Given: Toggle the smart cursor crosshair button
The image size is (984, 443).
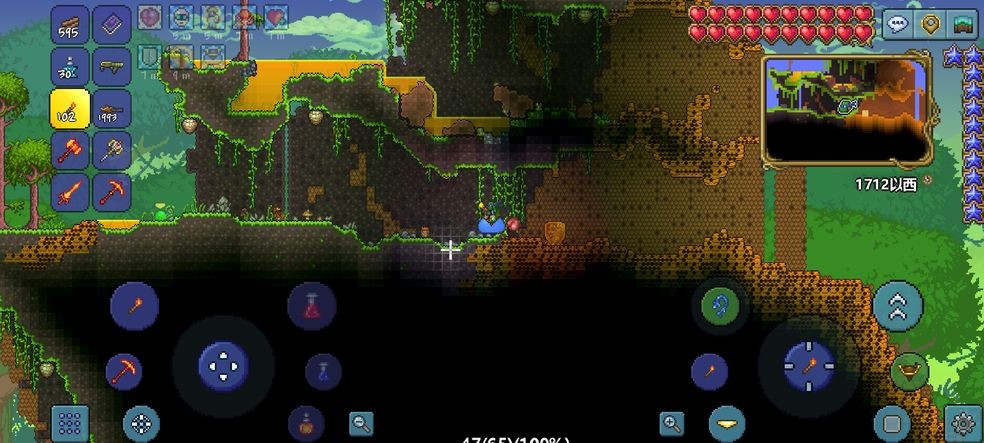Looking at the screenshot, I should click(141, 423).
